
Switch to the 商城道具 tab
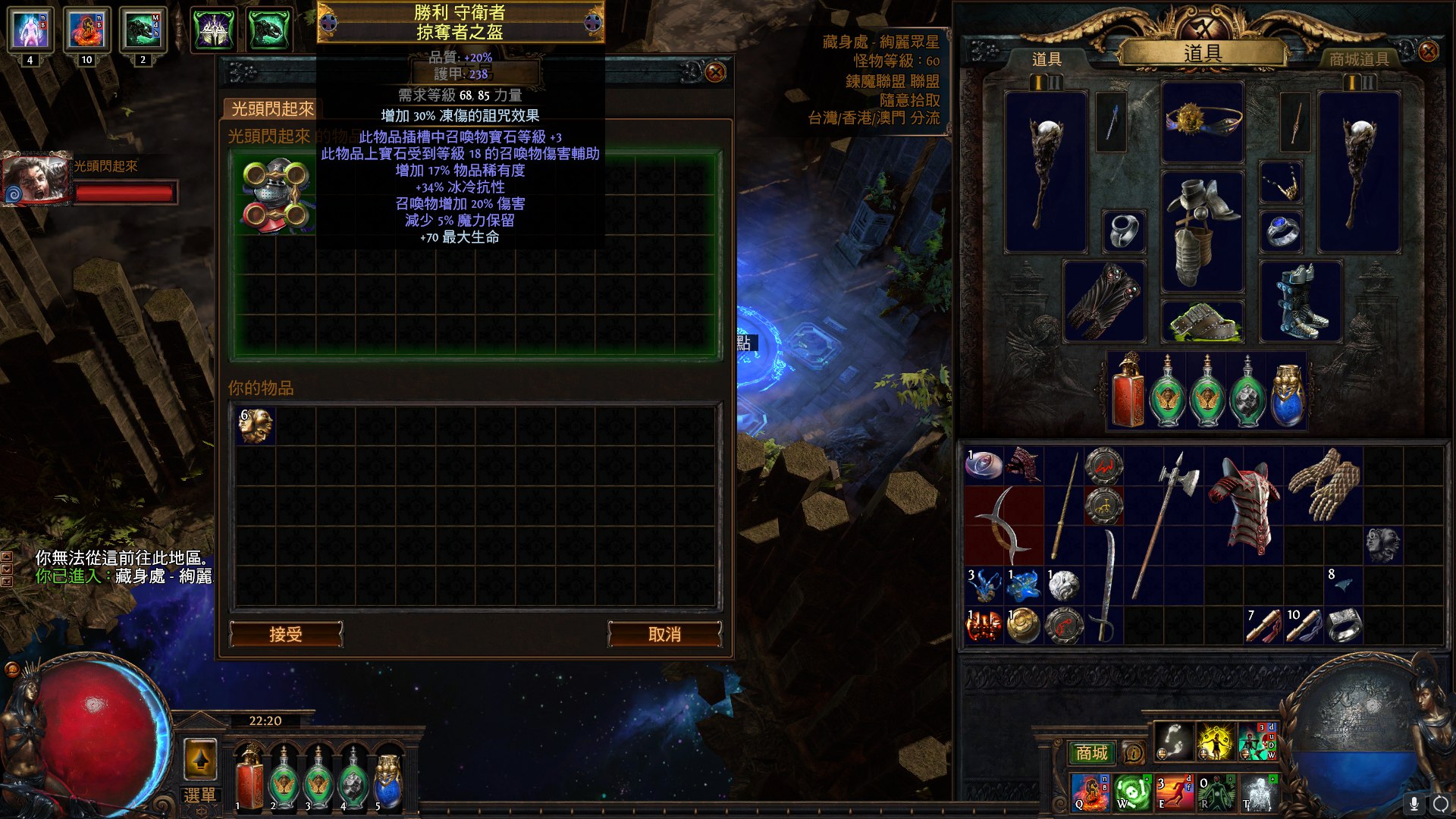pos(1358,59)
